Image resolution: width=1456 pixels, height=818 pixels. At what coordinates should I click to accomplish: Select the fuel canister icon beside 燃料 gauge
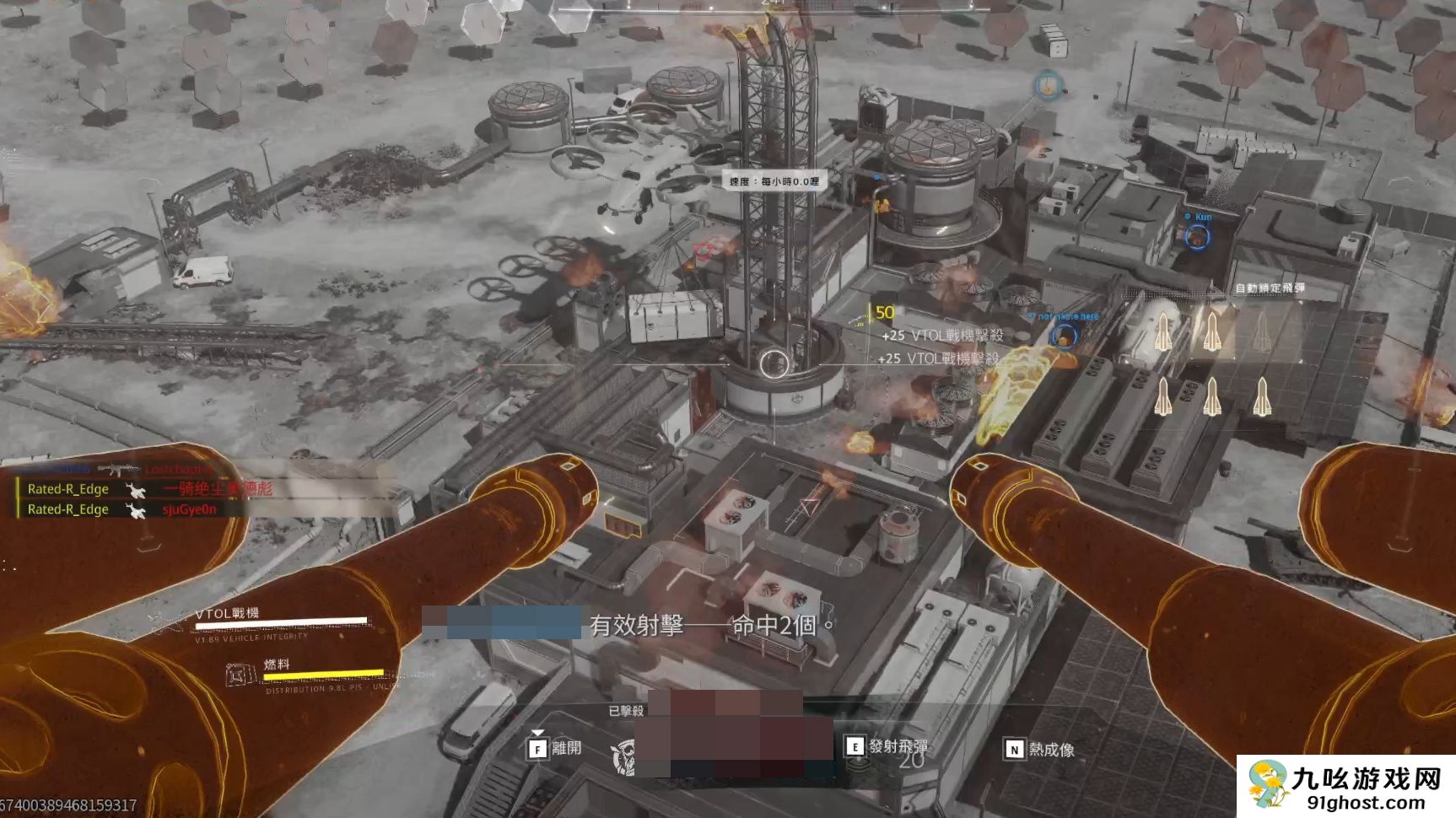pos(240,674)
